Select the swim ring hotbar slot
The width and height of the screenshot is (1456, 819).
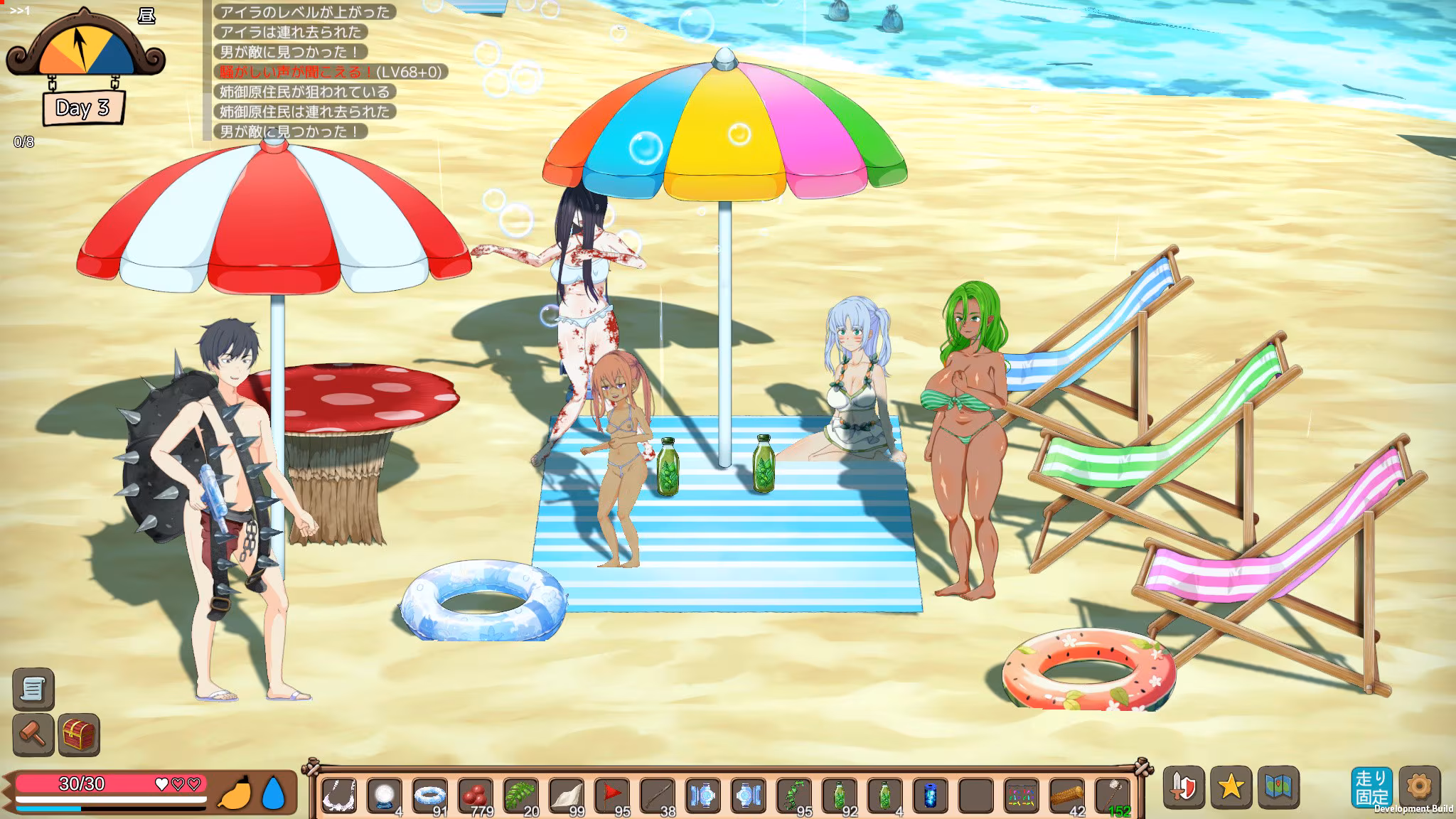(430, 796)
